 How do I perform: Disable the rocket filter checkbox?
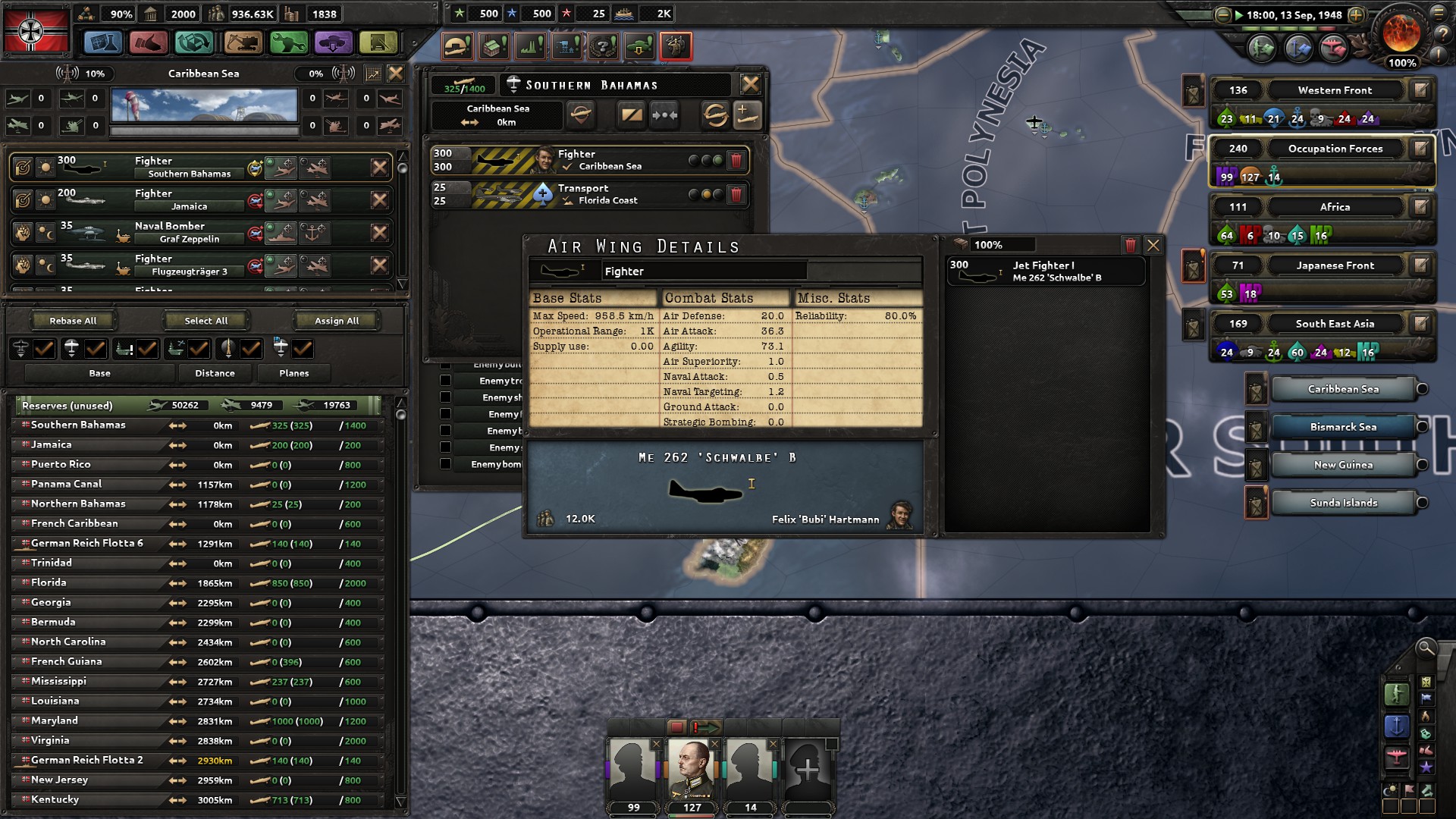coord(251,349)
